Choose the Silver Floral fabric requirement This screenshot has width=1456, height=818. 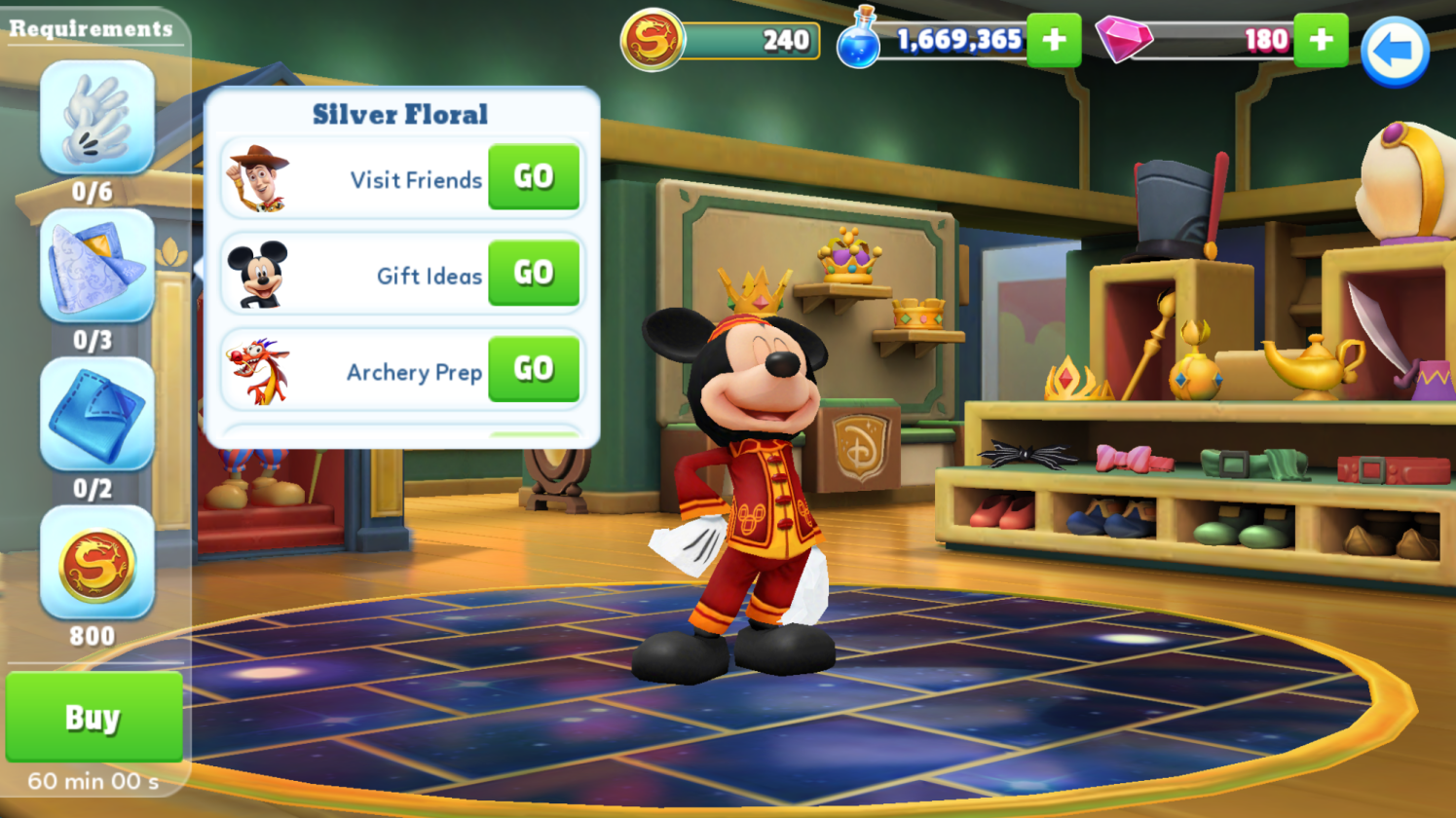point(96,266)
